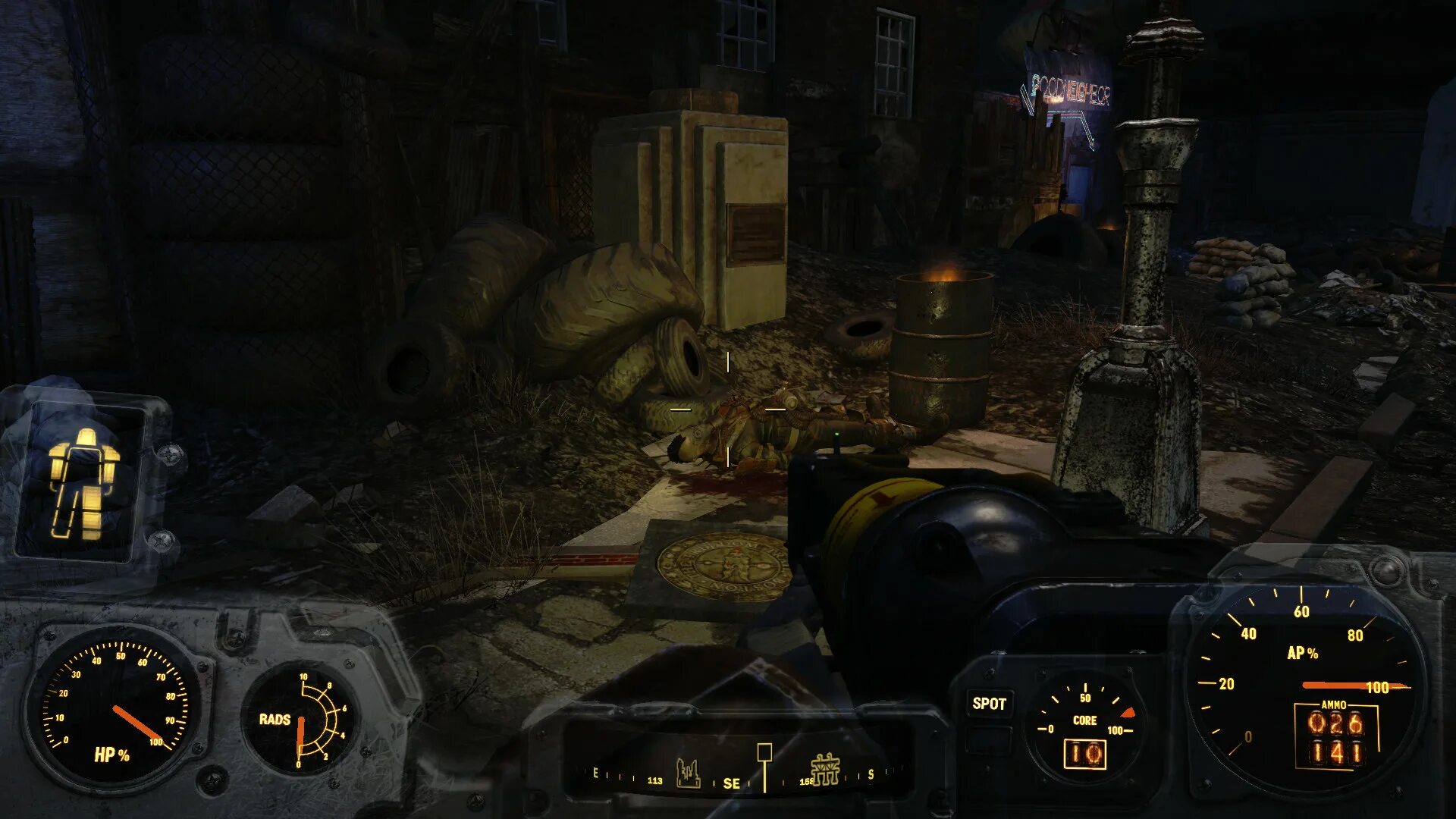Click the square quest flag marker on compass
Viewport: 1456px width, 819px height.
764,752
